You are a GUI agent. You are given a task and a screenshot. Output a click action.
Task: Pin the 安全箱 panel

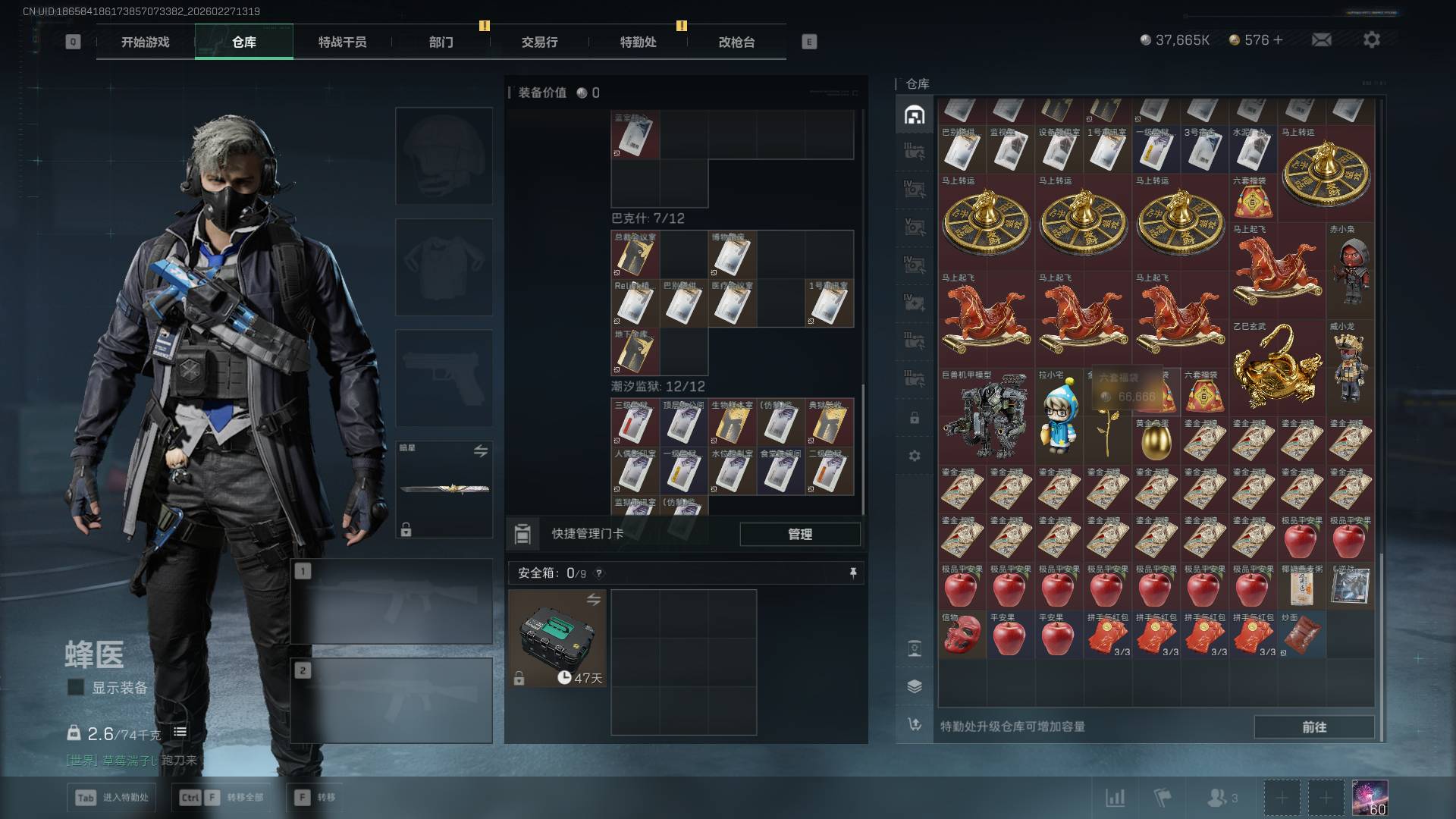click(853, 573)
